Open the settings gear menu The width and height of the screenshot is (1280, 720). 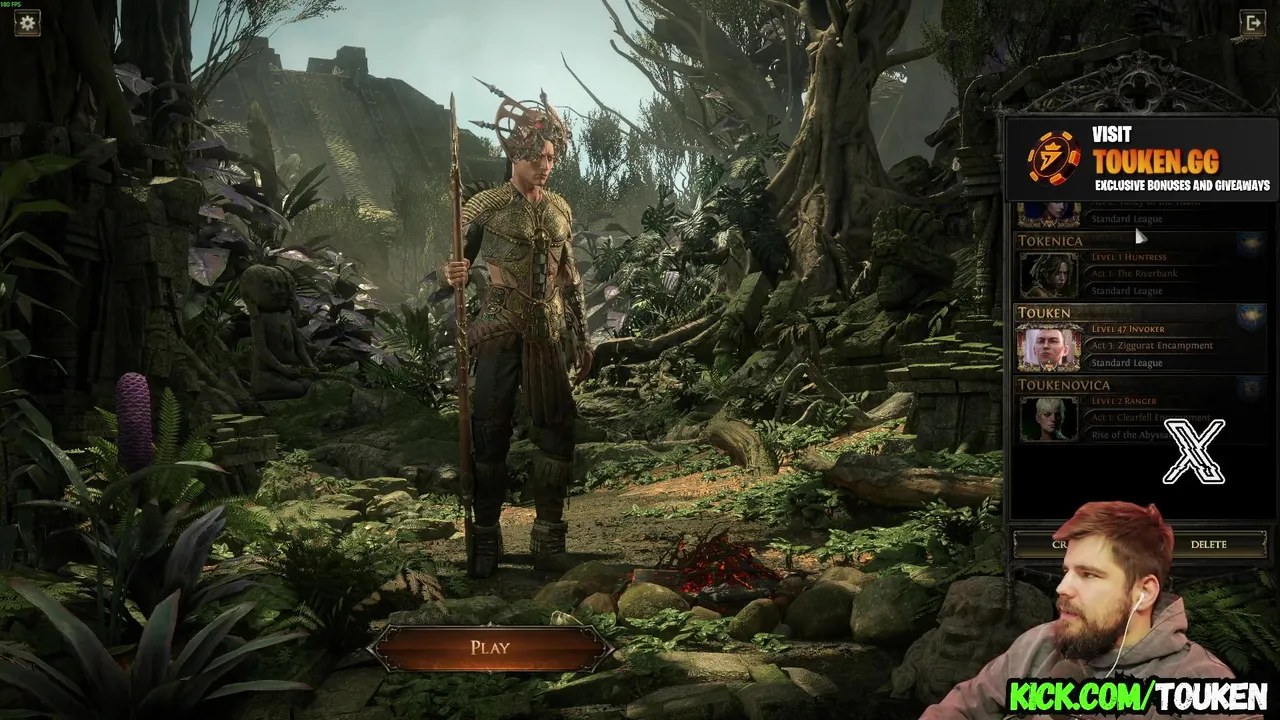coord(27,23)
